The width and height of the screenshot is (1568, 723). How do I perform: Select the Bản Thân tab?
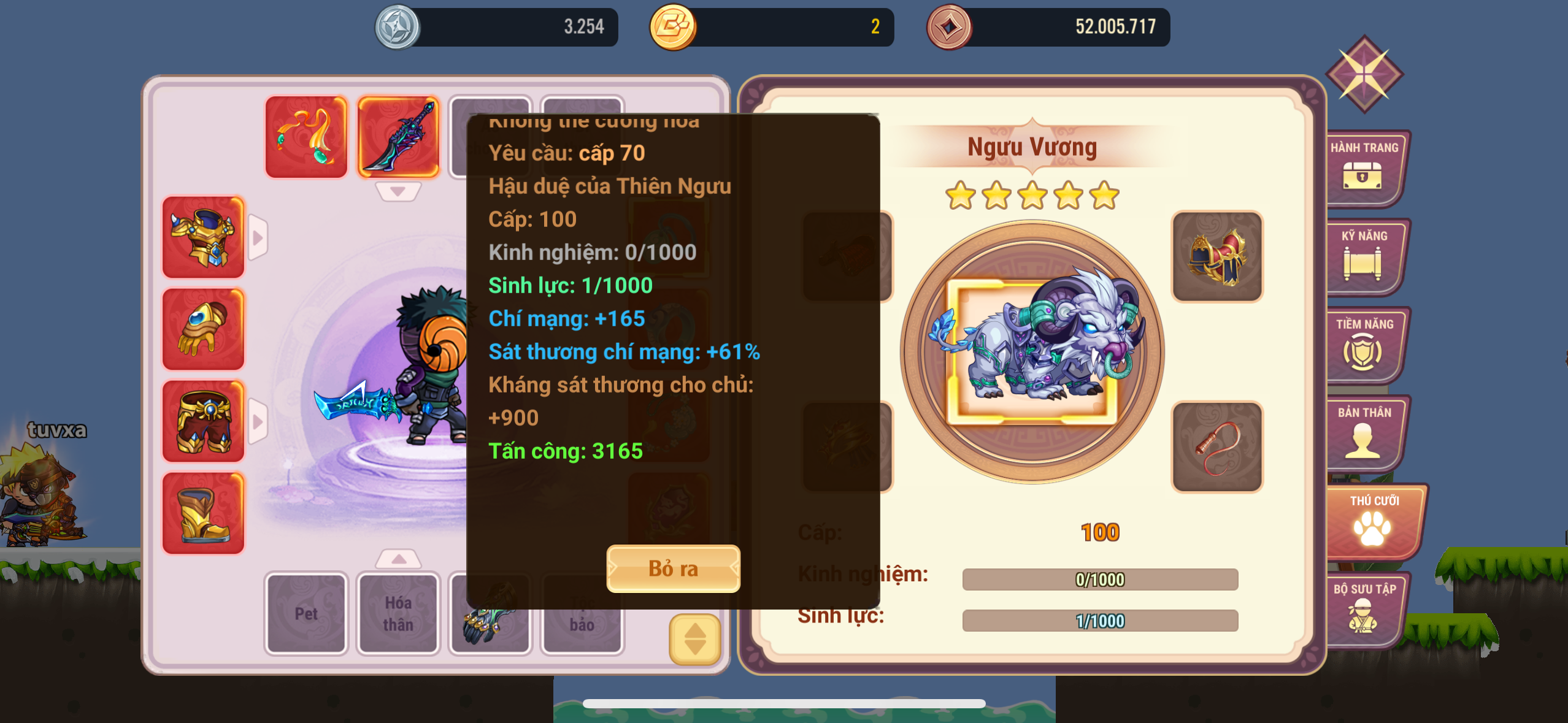(1364, 432)
